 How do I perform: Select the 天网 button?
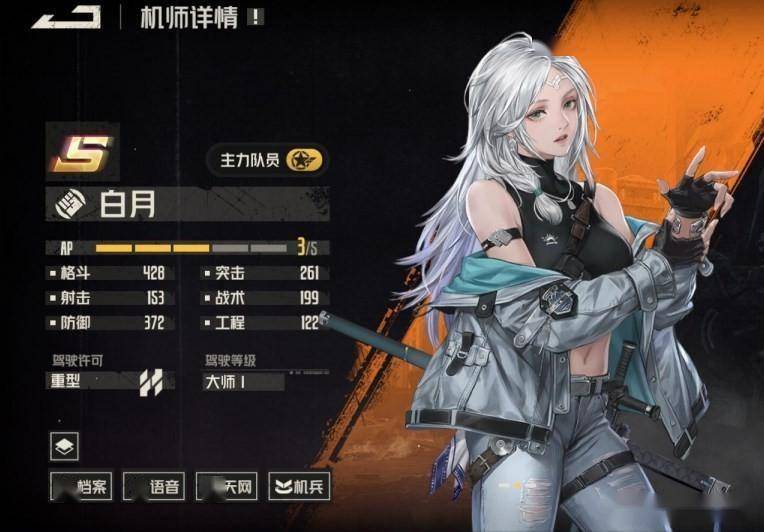tap(227, 487)
